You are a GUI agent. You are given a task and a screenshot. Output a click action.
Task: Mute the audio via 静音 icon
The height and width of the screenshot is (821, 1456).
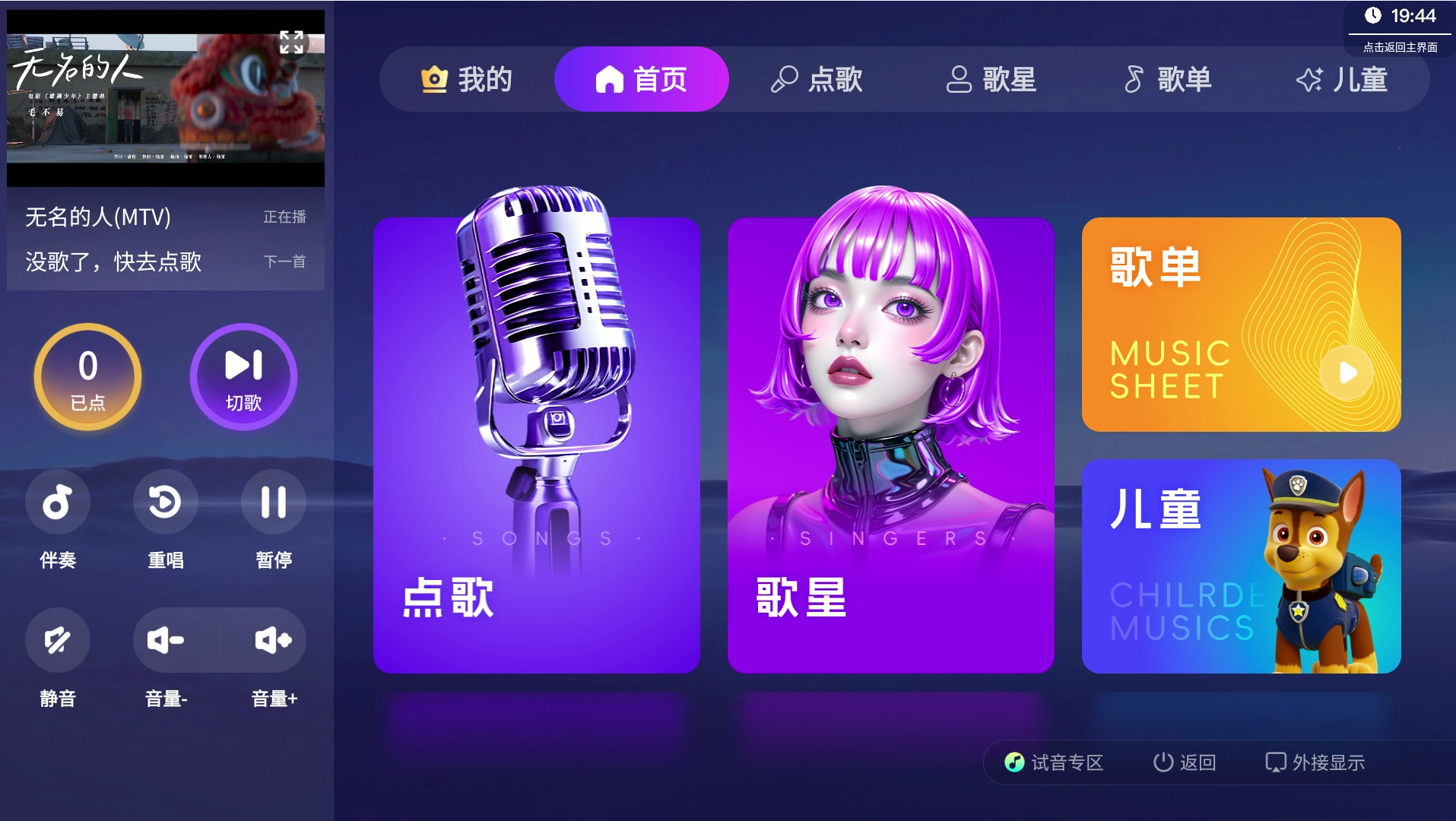[58, 640]
